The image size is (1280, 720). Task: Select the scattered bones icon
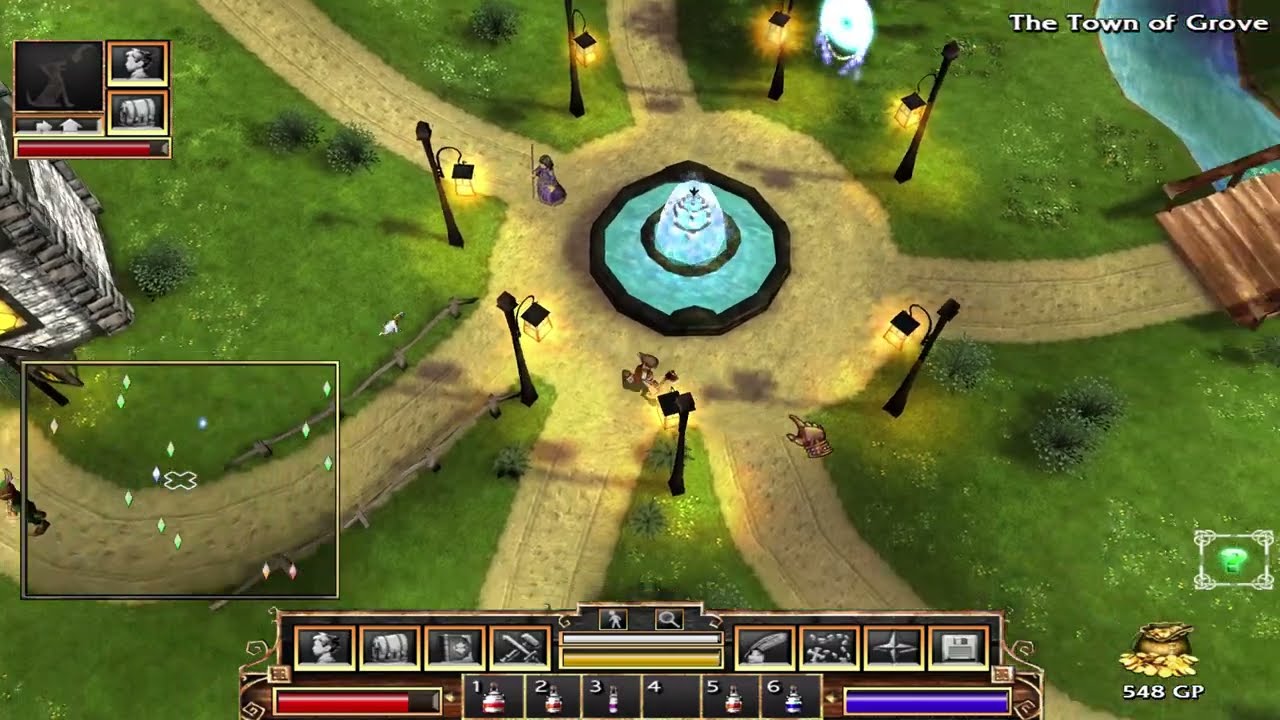tap(830, 648)
